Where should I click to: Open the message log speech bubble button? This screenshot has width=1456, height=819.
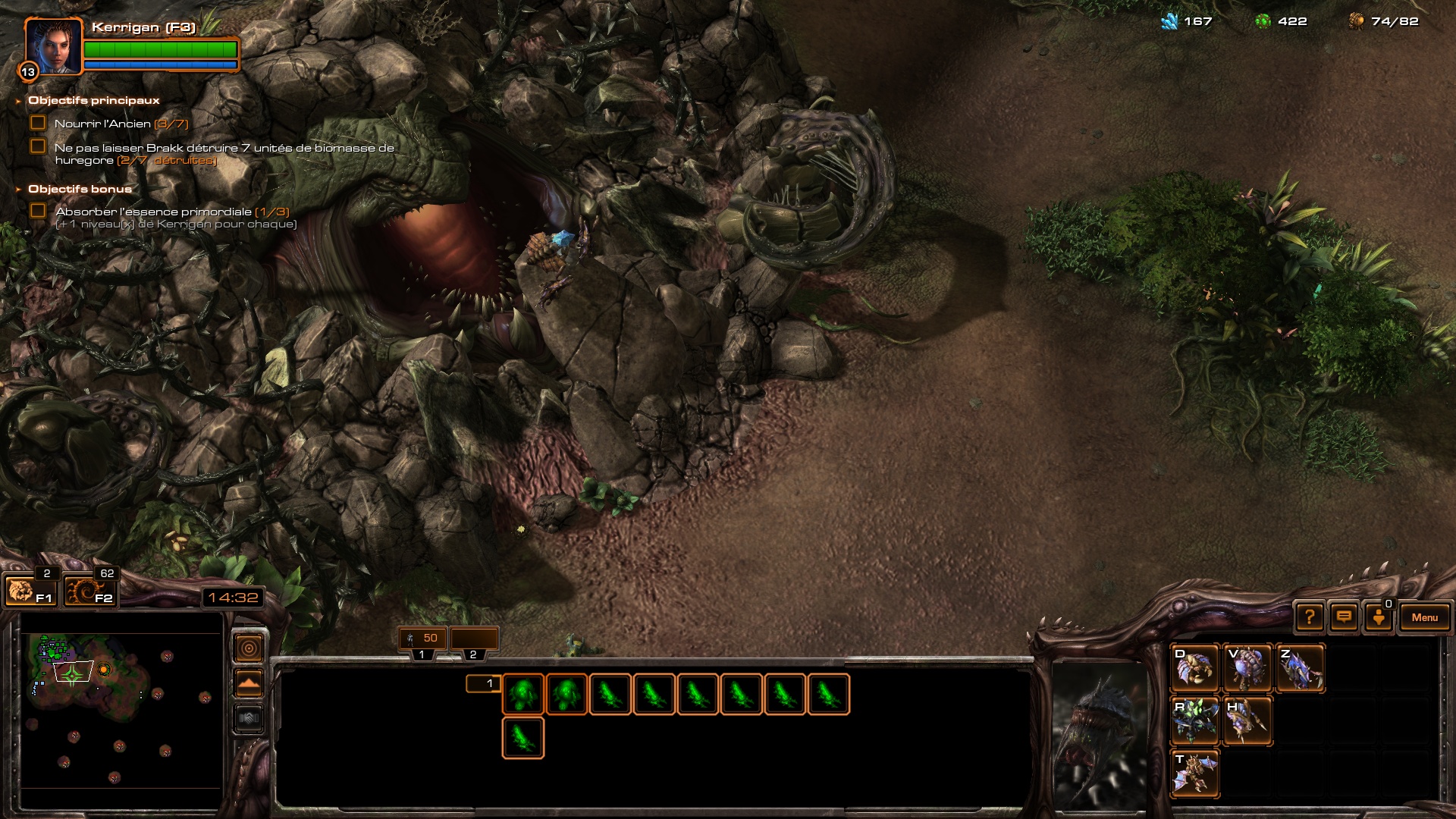[1344, 617]
